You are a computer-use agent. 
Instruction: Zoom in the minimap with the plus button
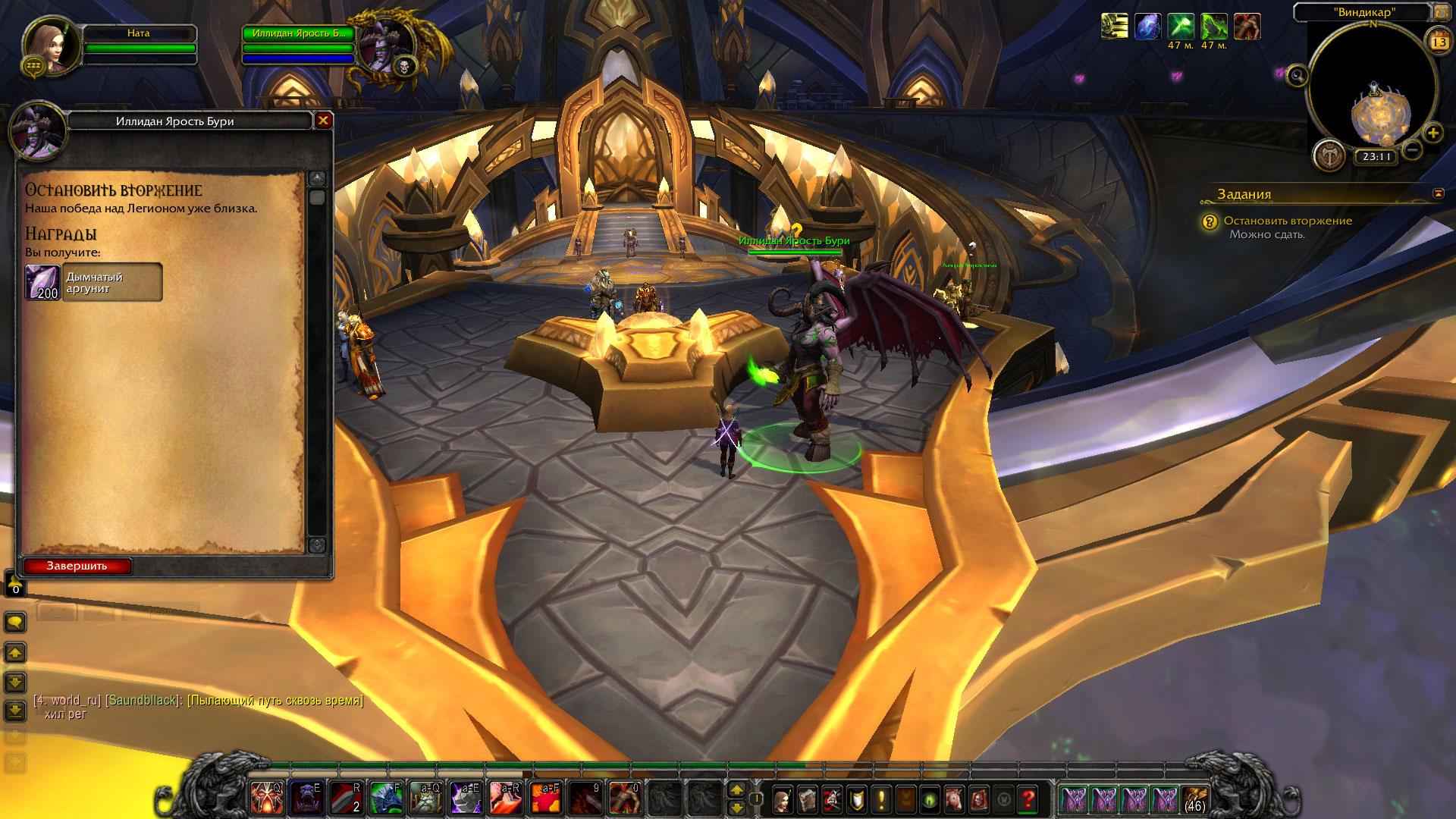tap(1432, 133)
